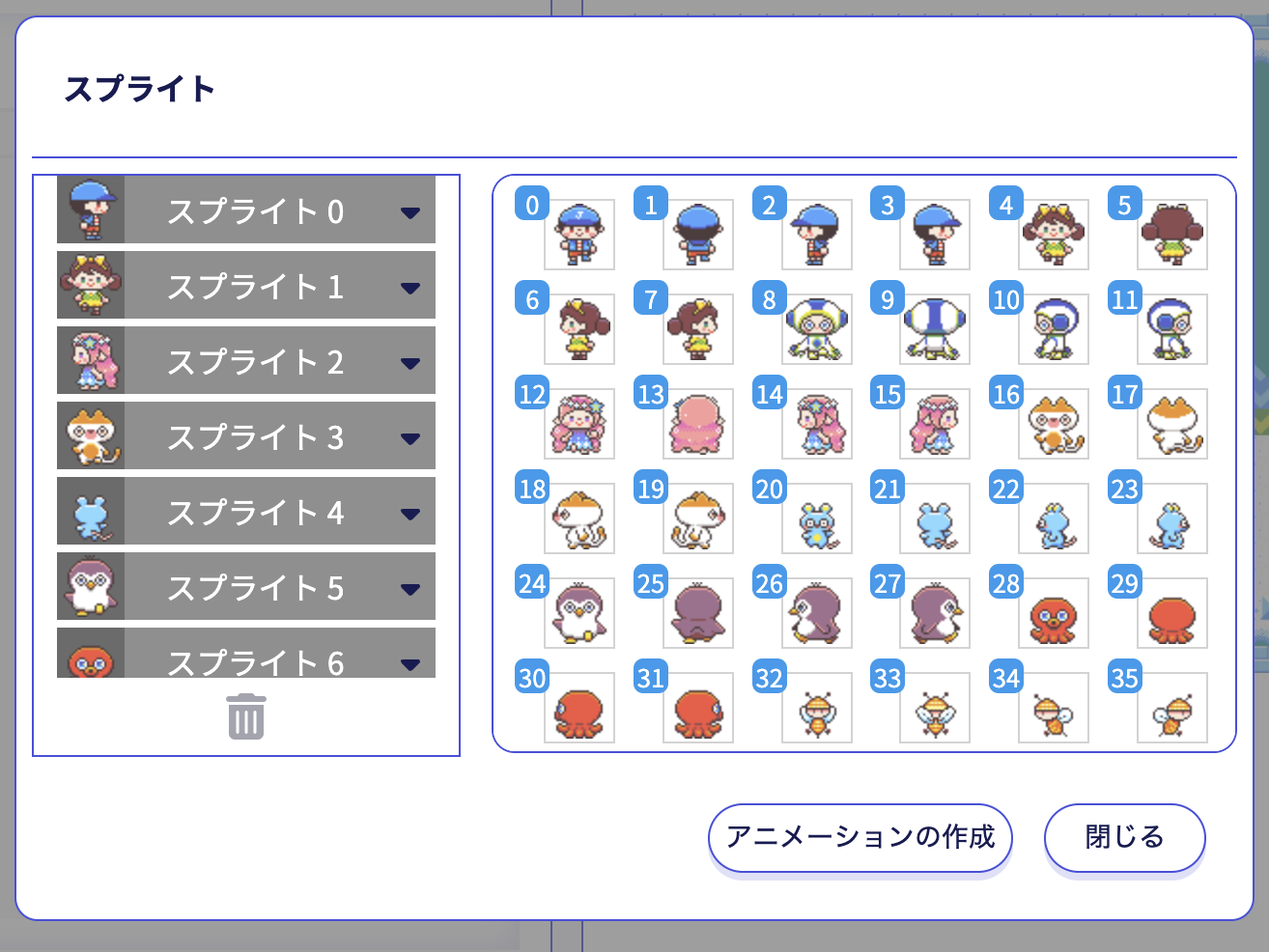Viewport: 1269px width, 952px height.
Task: Expand the dropdown for スプライト 5
Action: point(409,588)
